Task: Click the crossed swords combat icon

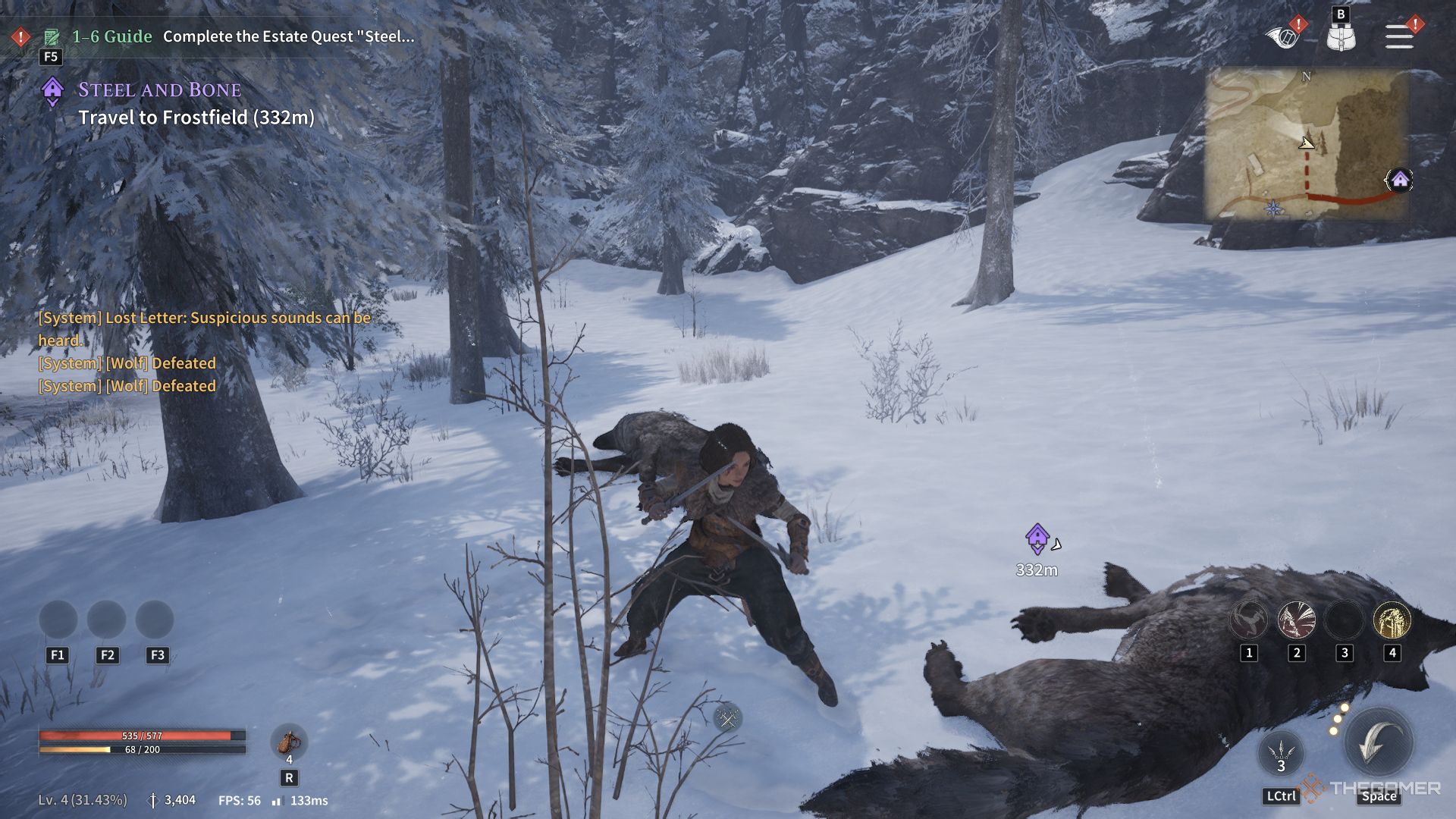Action: click(727, 717)
